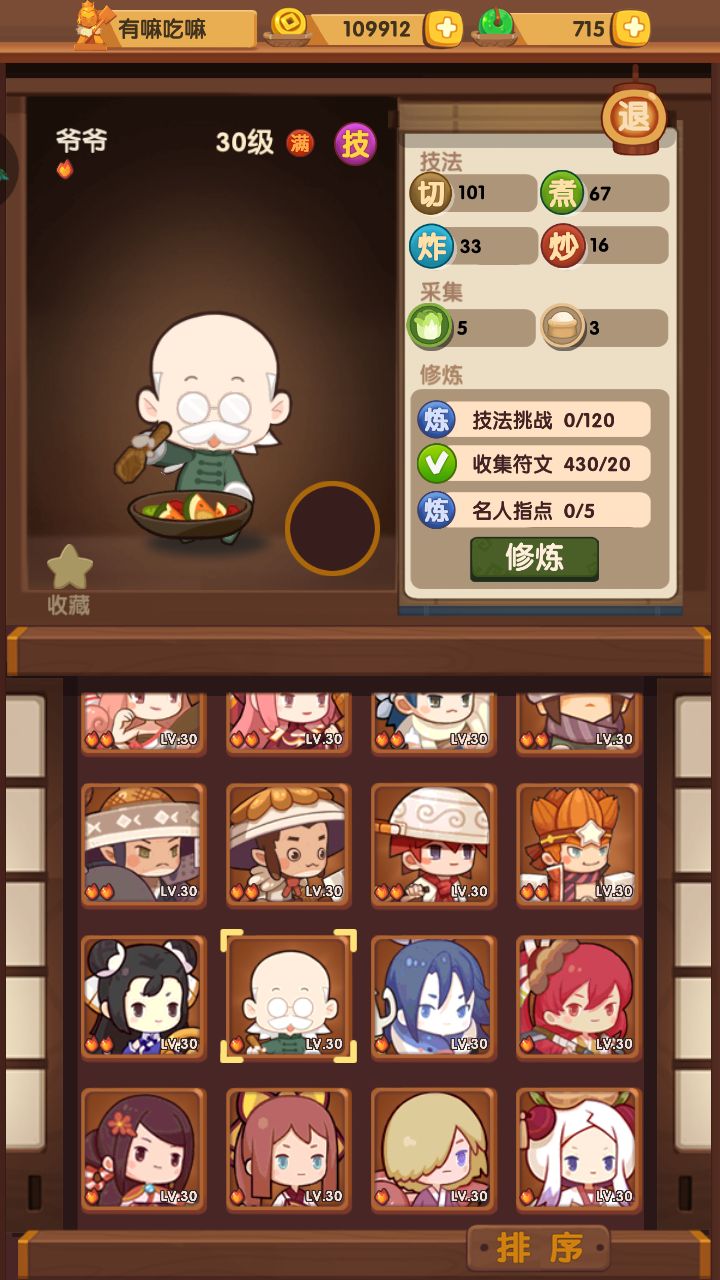Pick the chef with white swirl headband
This screenshot has height=1280, width=720.
433,844
